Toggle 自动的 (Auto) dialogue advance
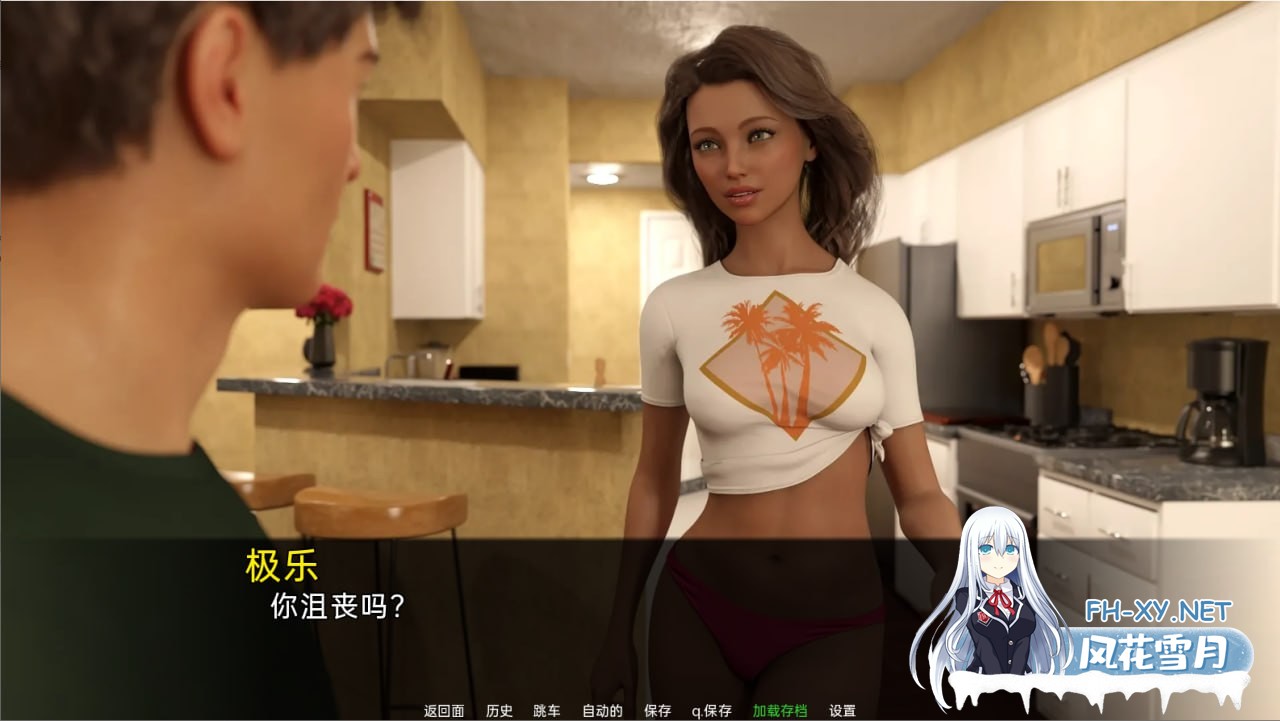Screen dimensions: 1280x721 [602, 711]
